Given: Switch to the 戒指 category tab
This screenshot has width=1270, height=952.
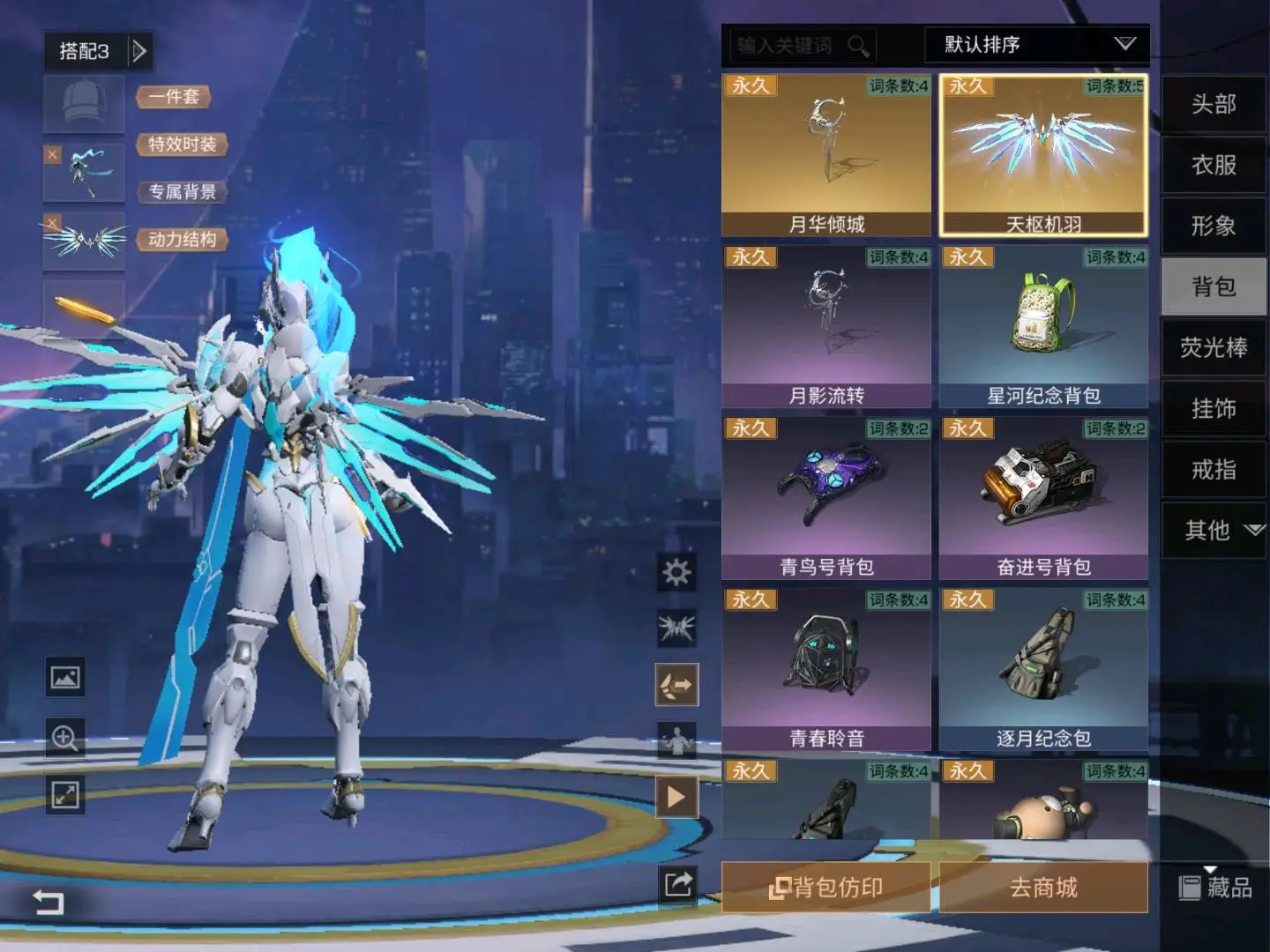Looking at the screenshot, I should point(1214,470).
